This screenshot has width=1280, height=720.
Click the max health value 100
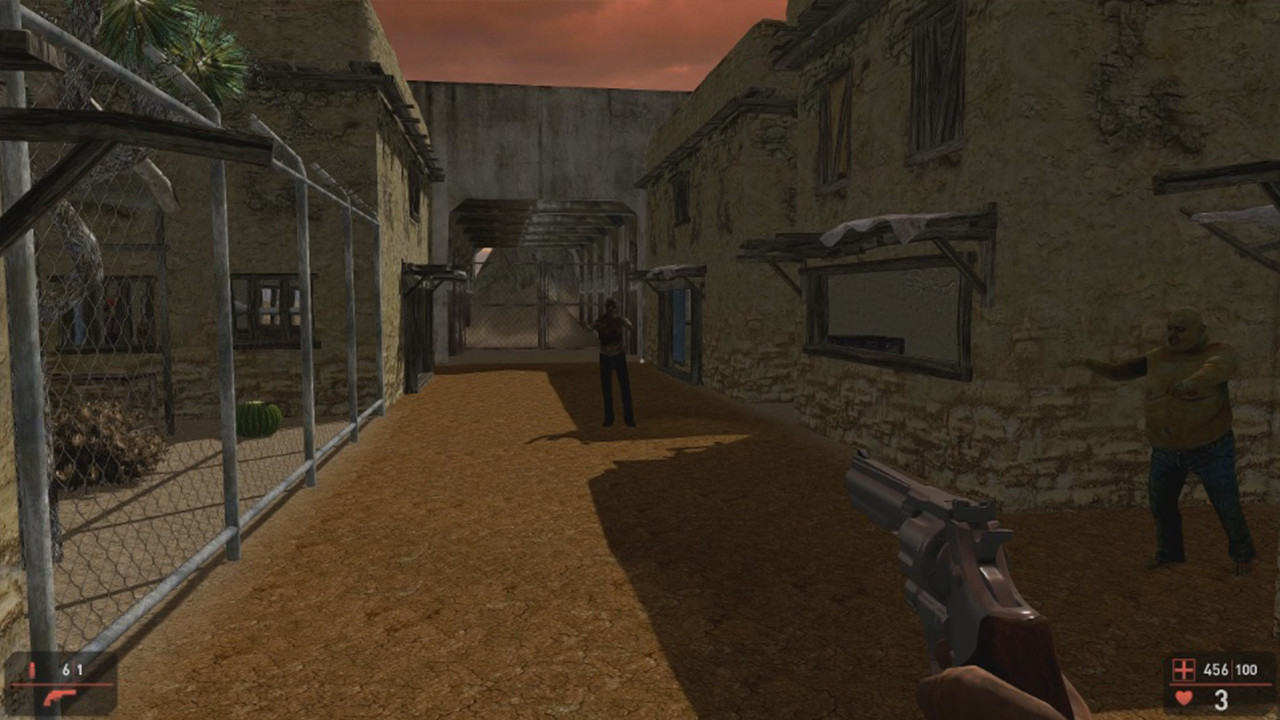(1245, 669)
